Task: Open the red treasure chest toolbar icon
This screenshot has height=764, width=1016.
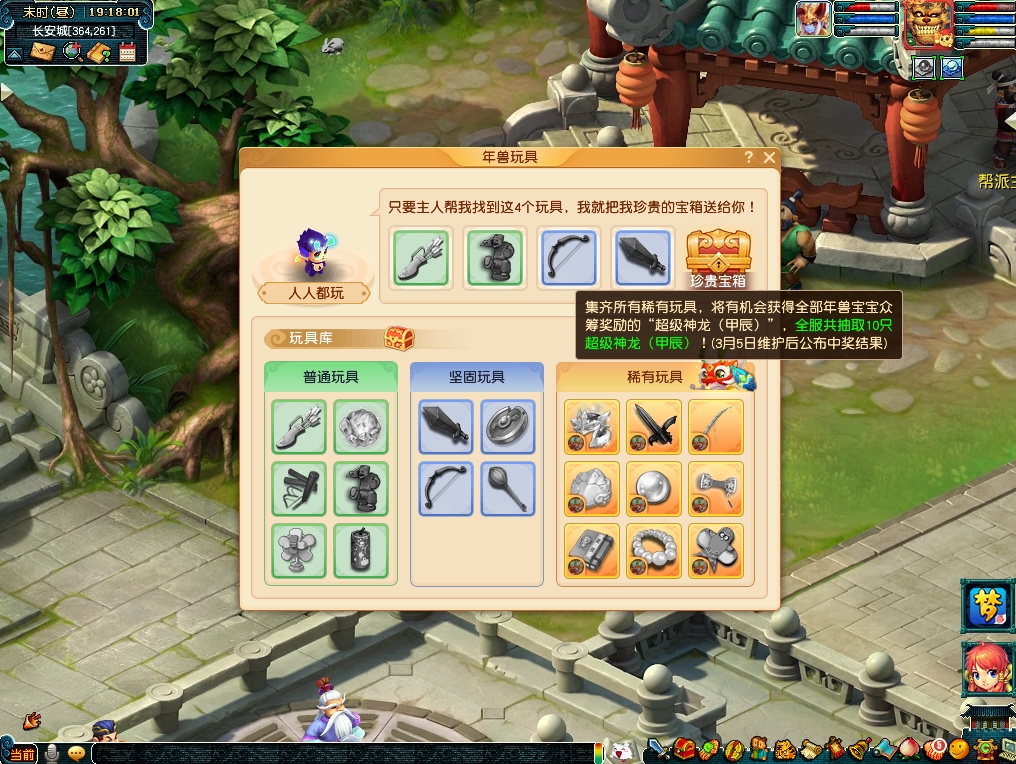Action: coord(685,750)
